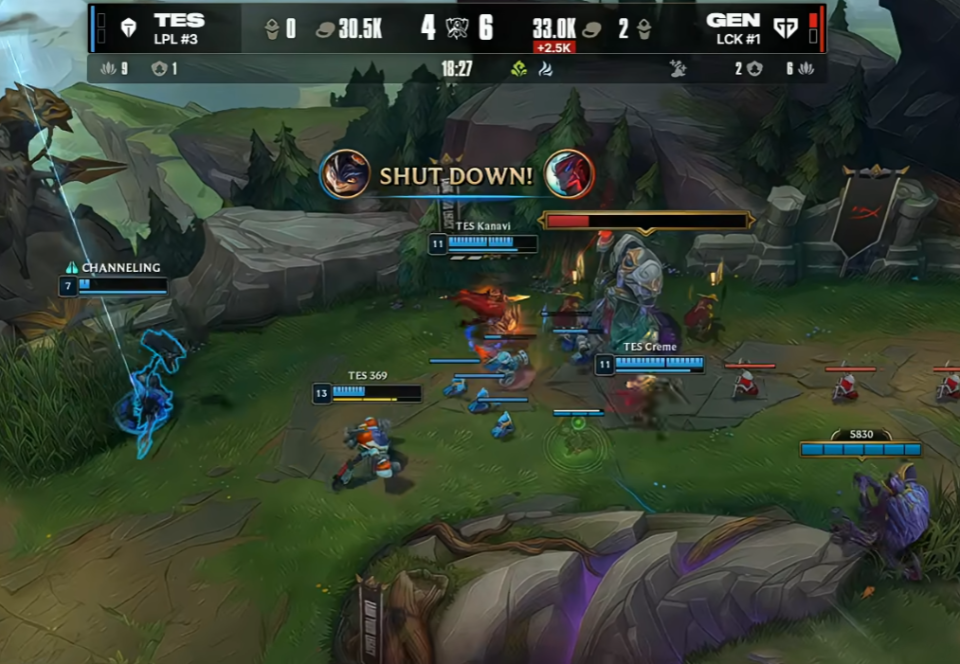Viewport: 960px width, 664px height.
Task: Click the TES team logo
Action: [127, 28]
